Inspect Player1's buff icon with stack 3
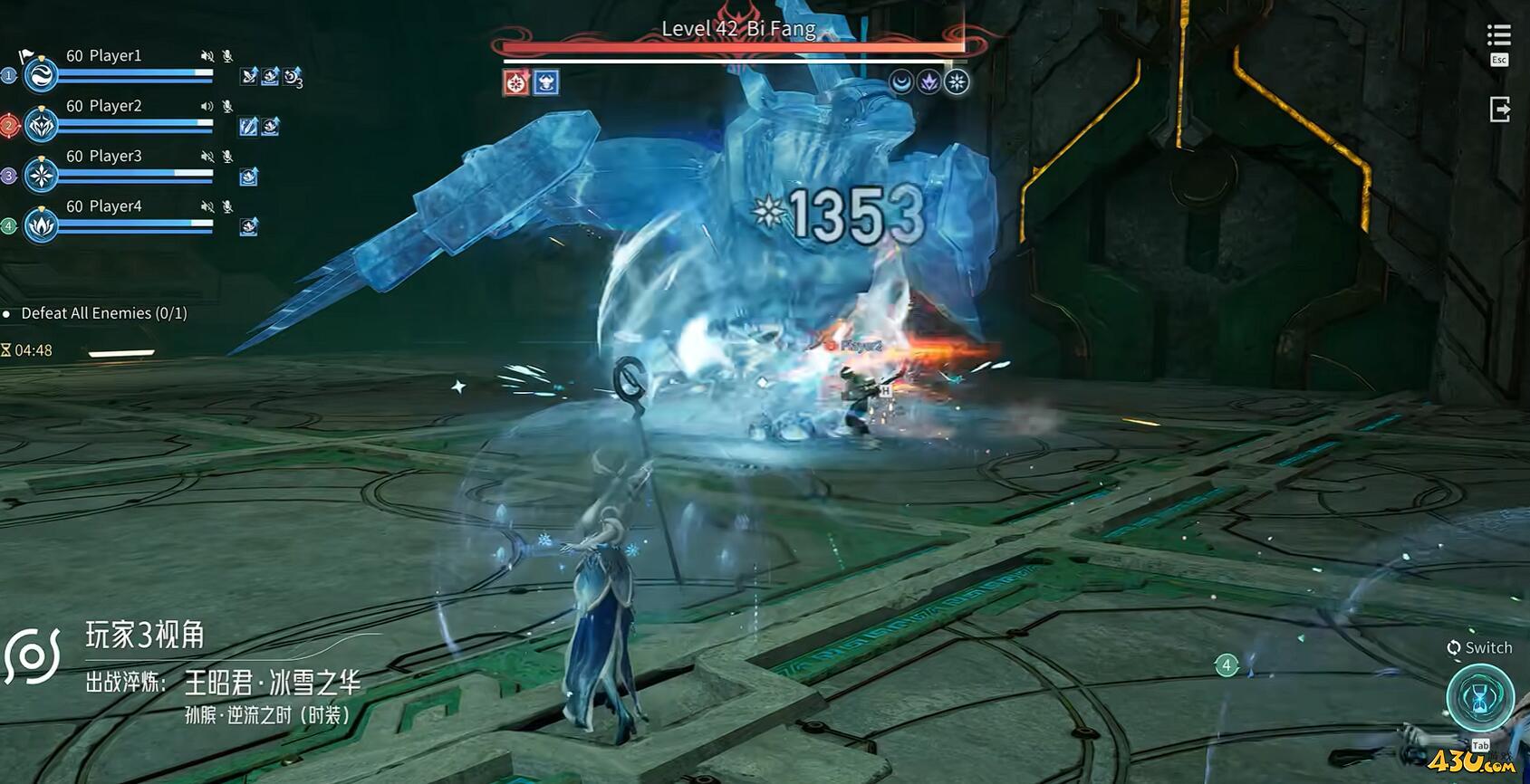This screenshot has width=1530, height=784. (x=292, y=77)
